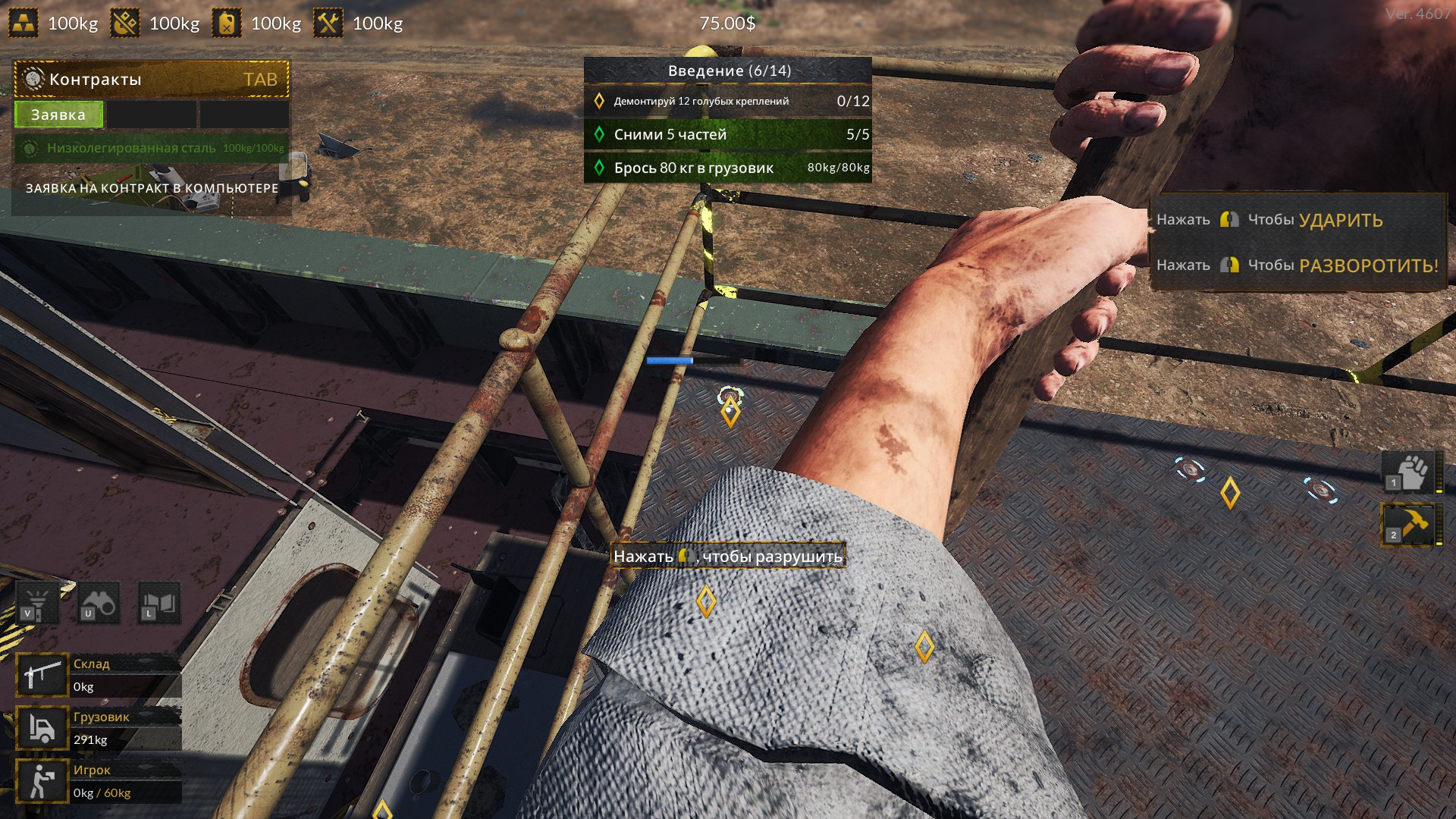
Task: Click the Грузовик truck icon
Action: (x=42, y=728)
